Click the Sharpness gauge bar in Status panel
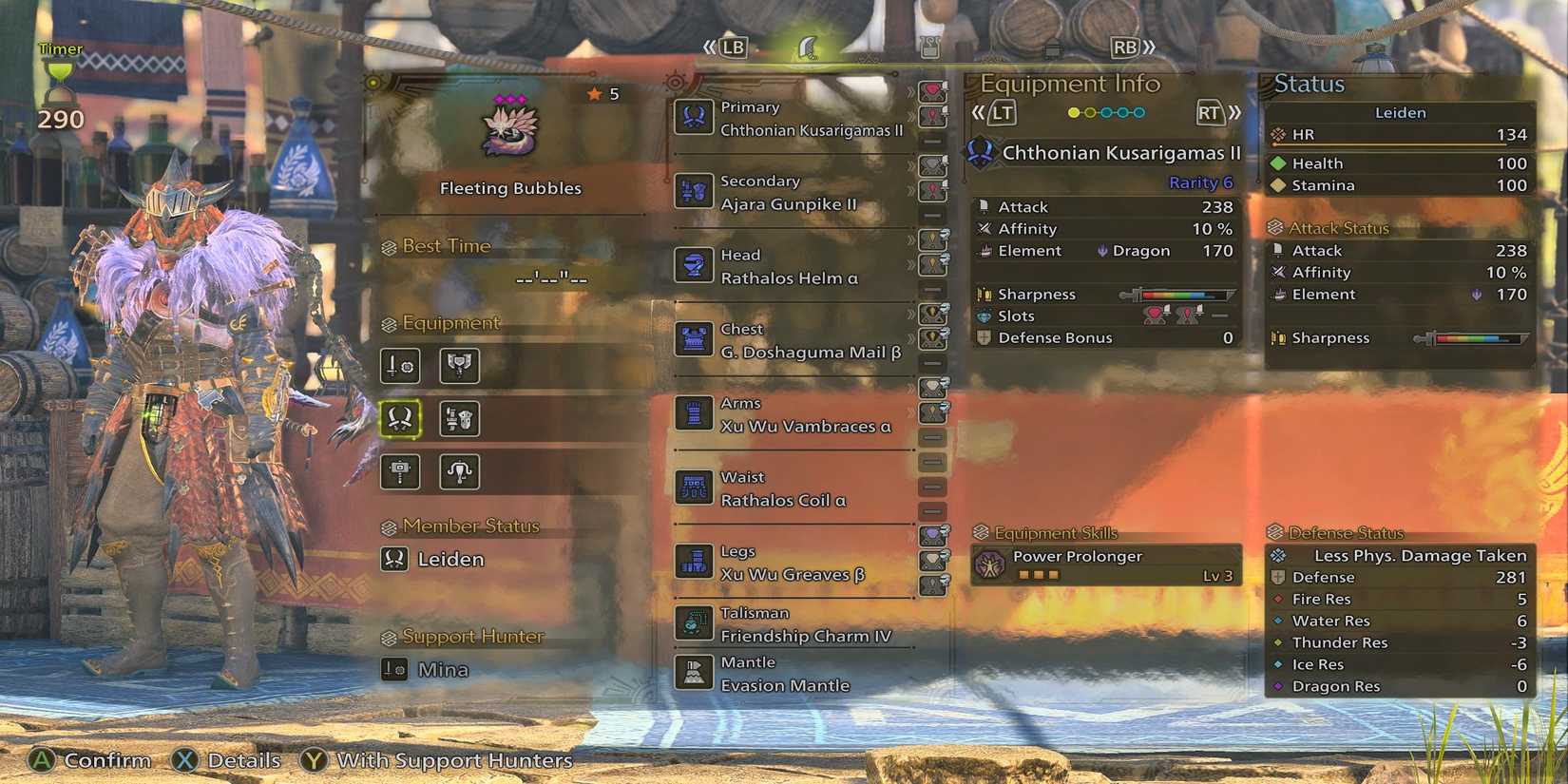 pos(1478,338)
